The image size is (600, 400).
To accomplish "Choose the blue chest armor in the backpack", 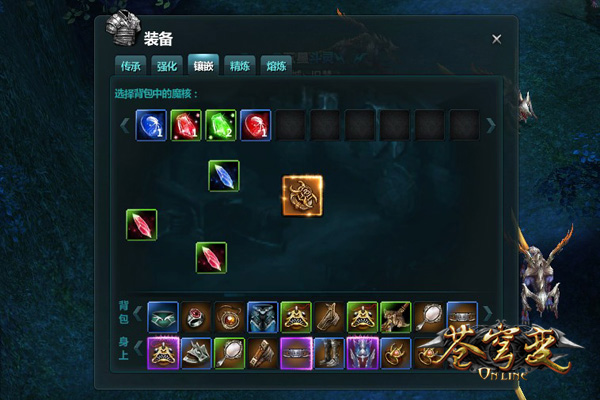I will [262, 317].
